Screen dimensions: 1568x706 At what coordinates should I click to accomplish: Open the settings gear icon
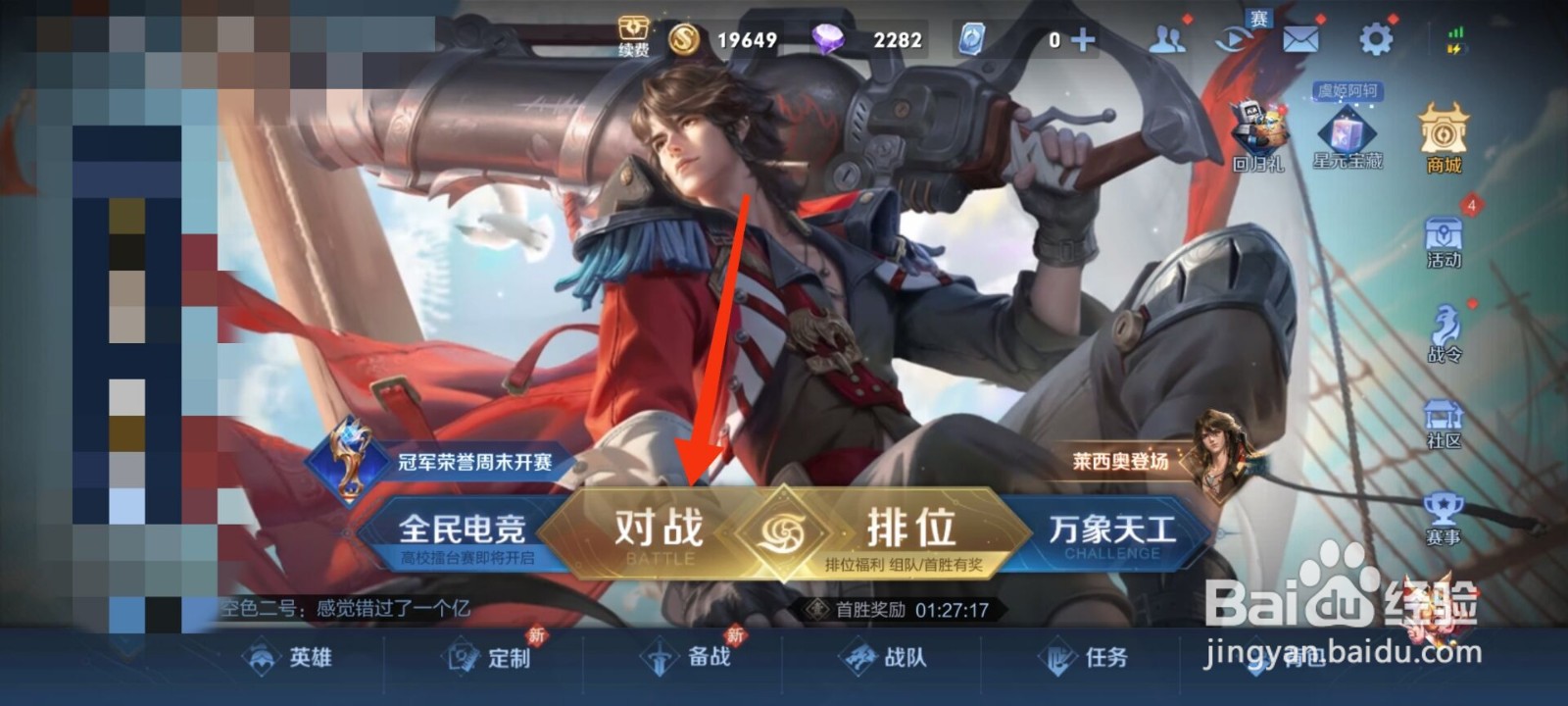[1377, 37]
